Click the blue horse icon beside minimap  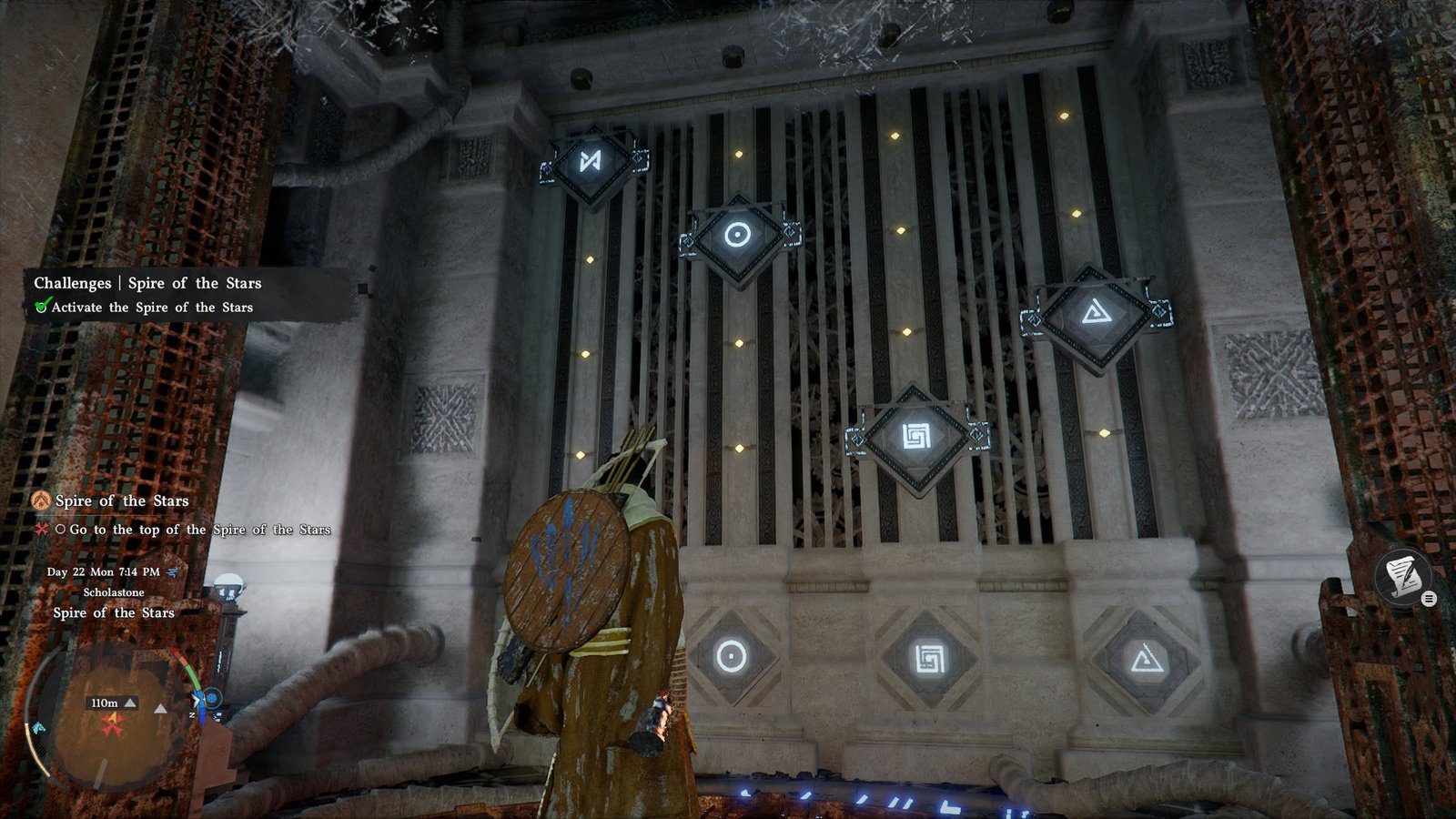click(37, 728)
